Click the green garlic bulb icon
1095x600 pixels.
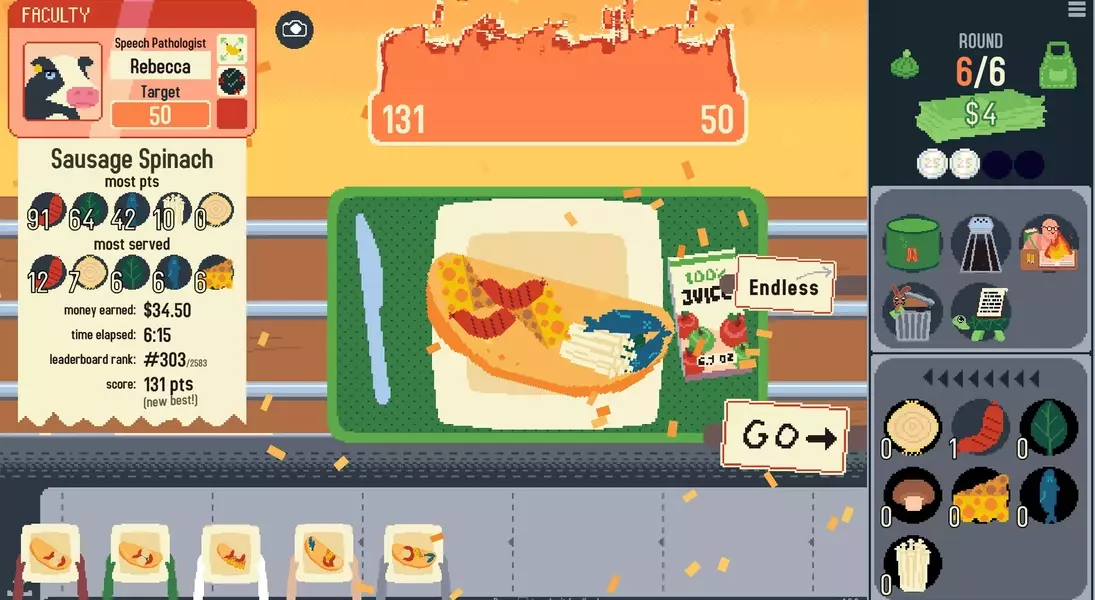905,64
